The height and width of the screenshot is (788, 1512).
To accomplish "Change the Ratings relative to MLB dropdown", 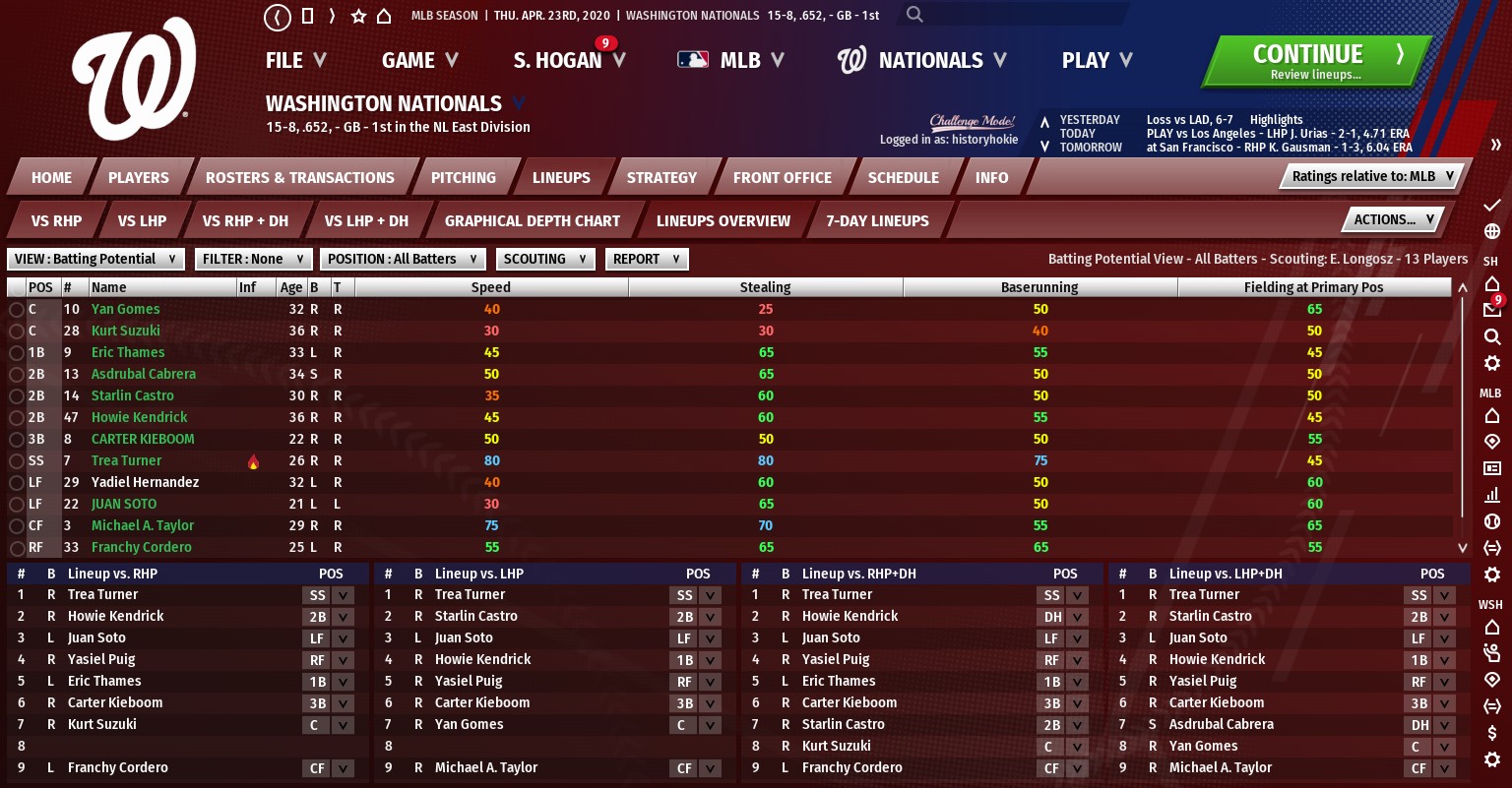I will [x=1372, y=176].
